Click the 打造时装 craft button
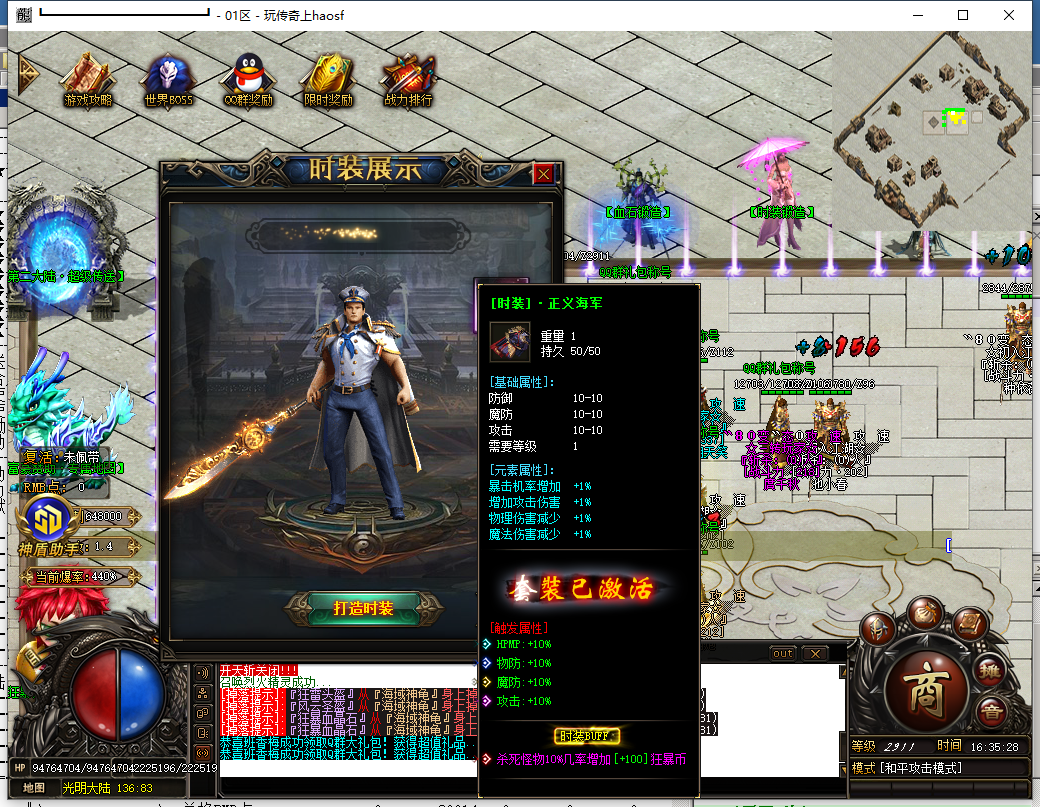This screenshot has width=1040, height=807. [362, 607]
